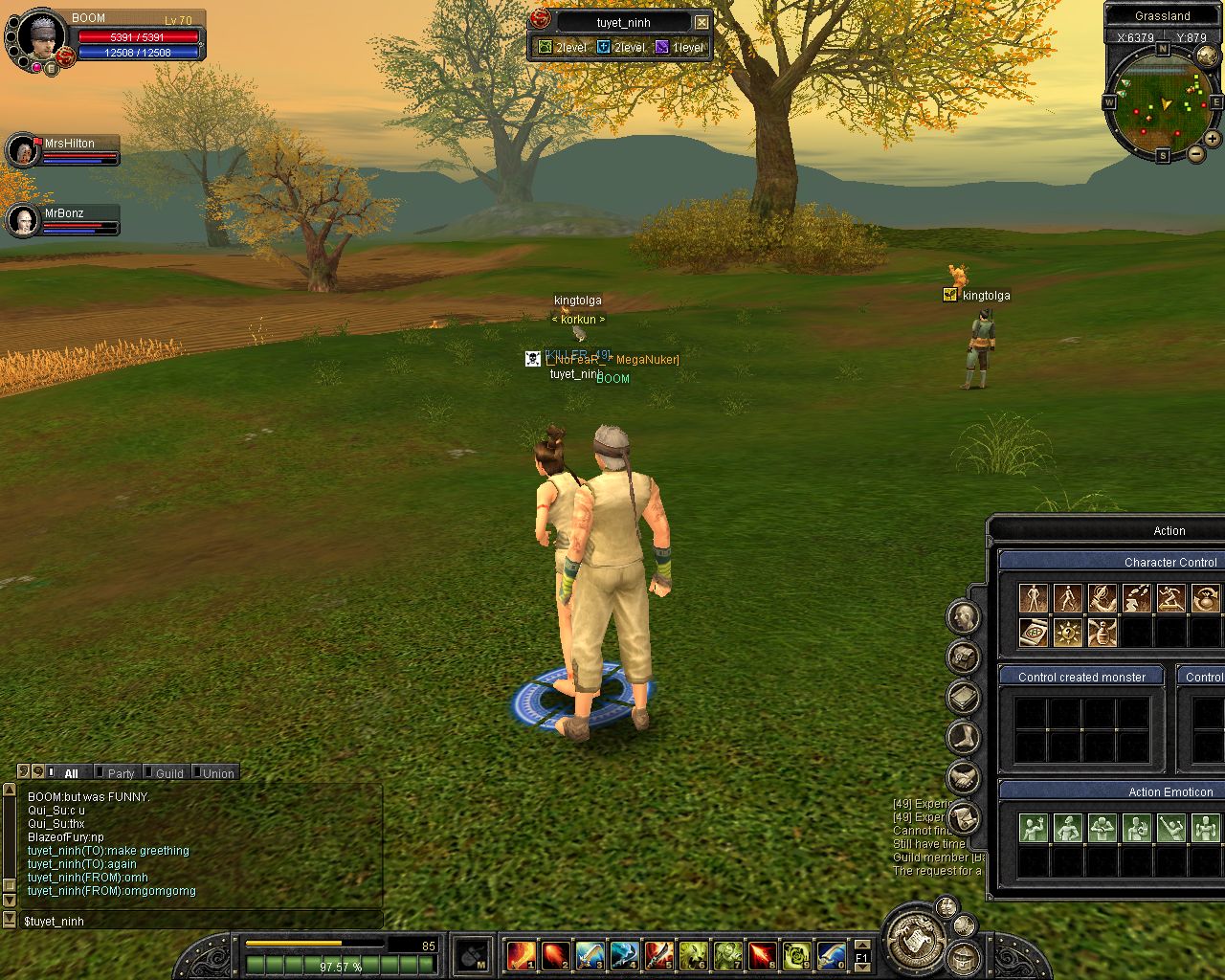Select party member MrBonz's portrait

click(22, 221)
